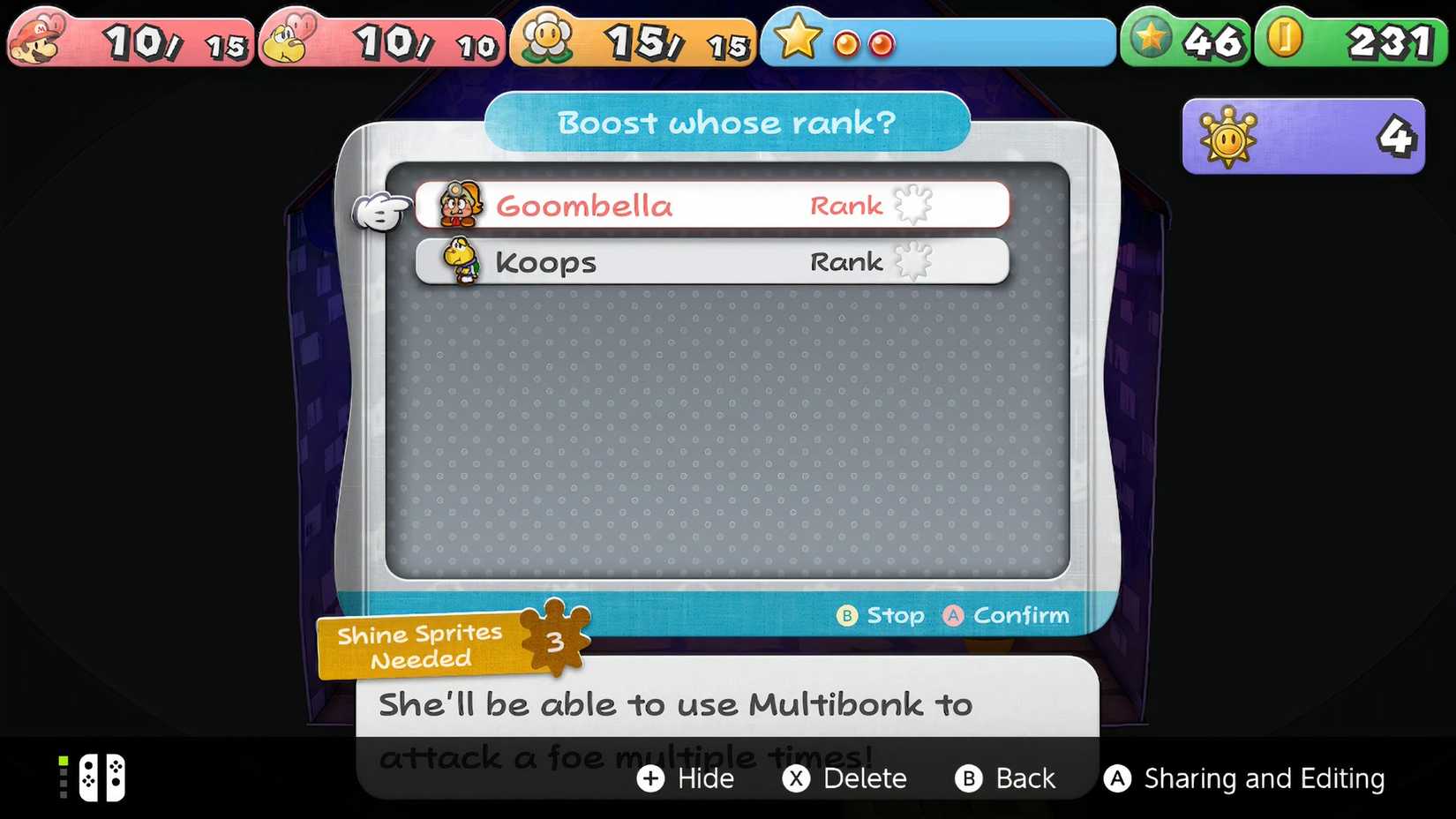
Task: Click Goombella's character portrait icon
Action: tap(462, 205)
